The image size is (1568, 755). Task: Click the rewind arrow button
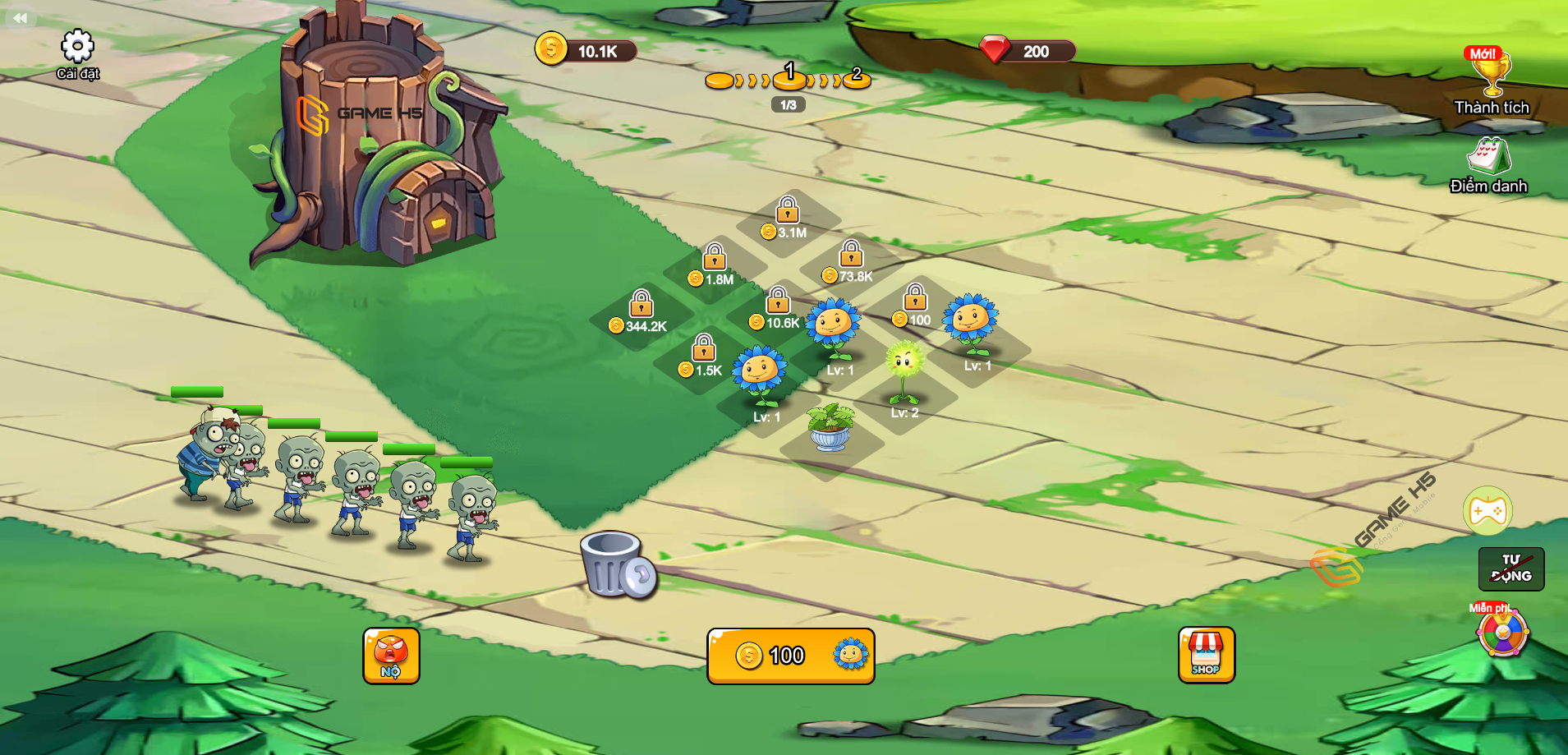[20, 17]
